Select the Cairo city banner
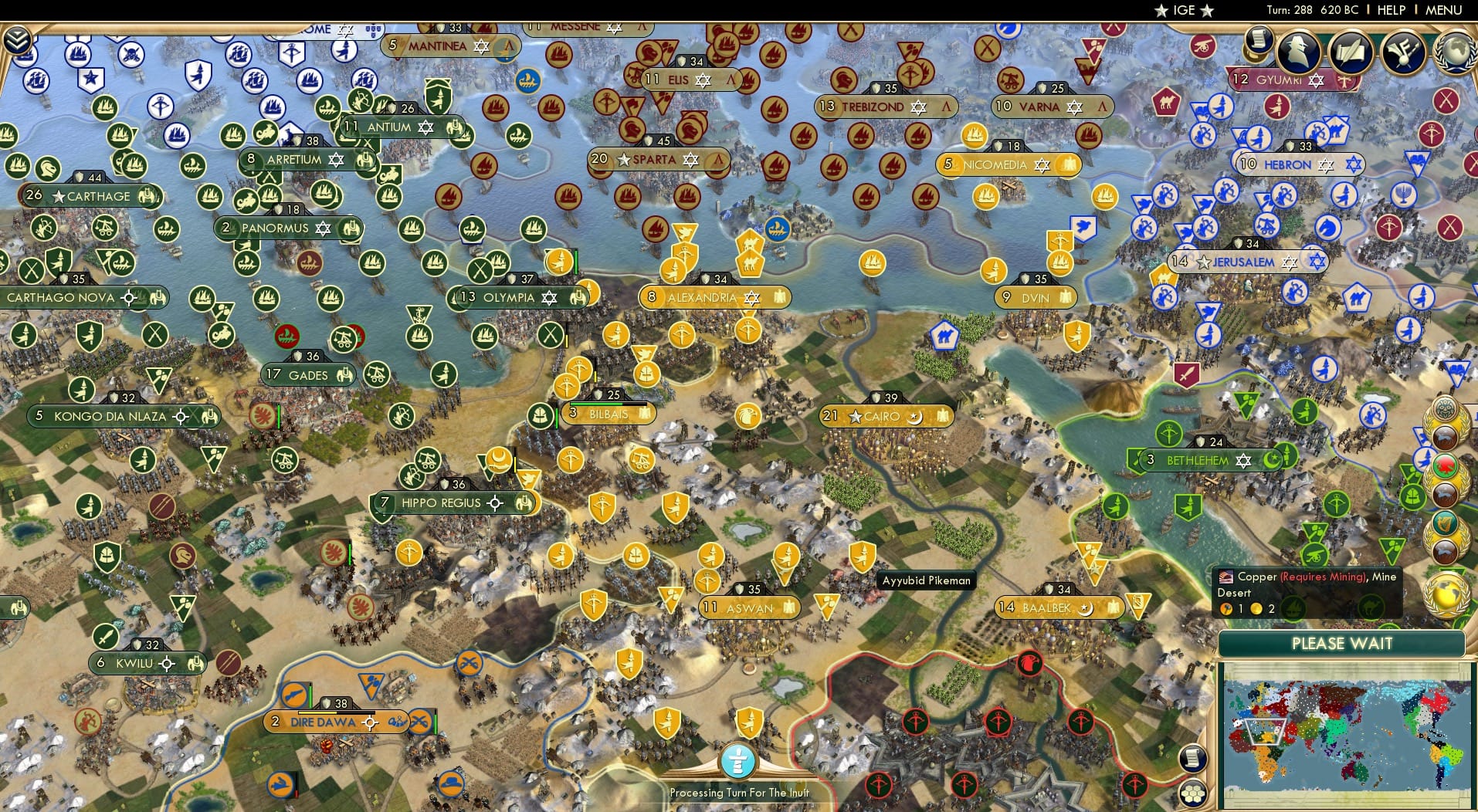This screenshot has width=1478, height=812. 884,415
